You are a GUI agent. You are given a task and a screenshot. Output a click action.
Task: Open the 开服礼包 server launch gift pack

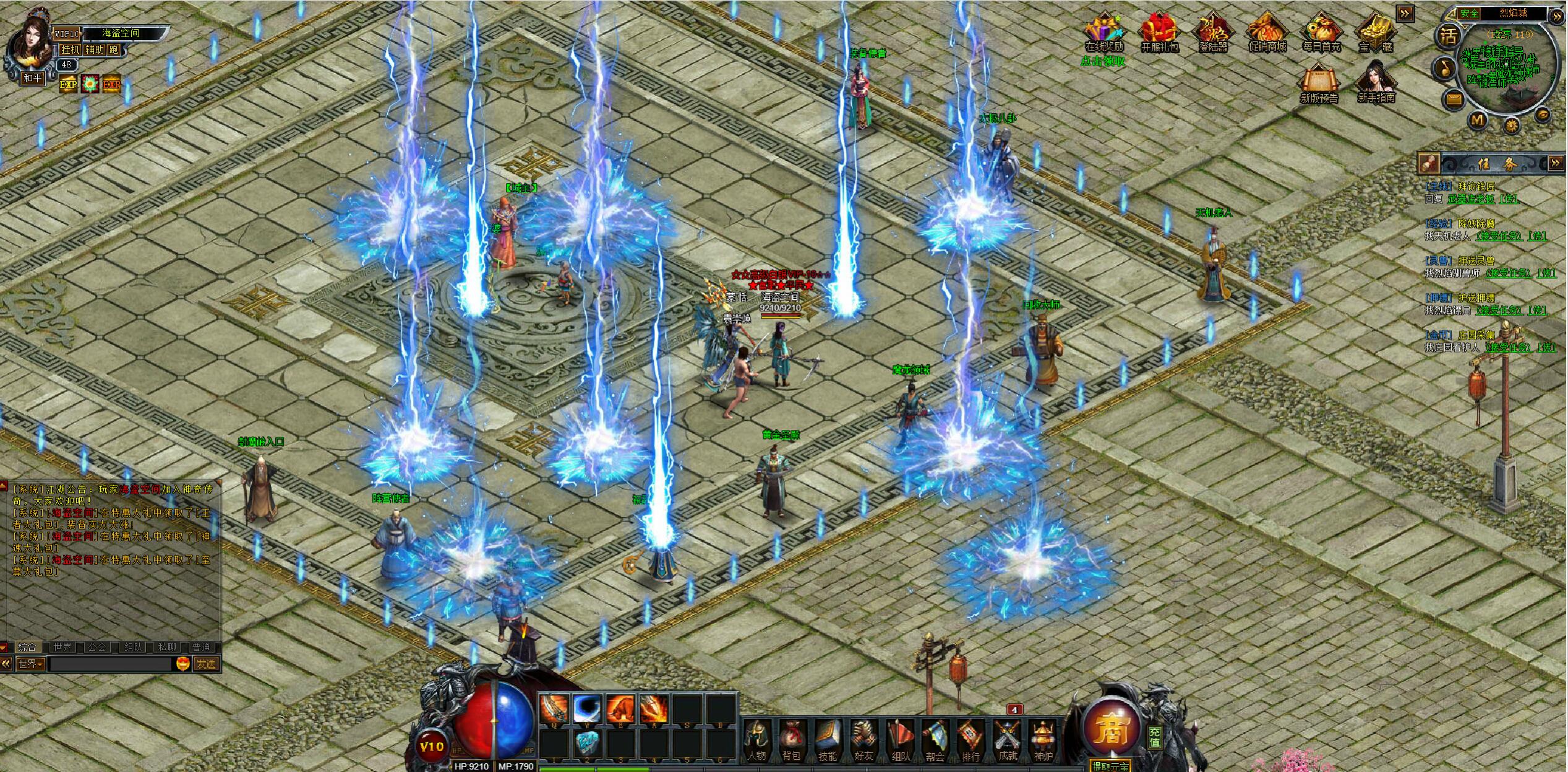[x=1159, y=33]
